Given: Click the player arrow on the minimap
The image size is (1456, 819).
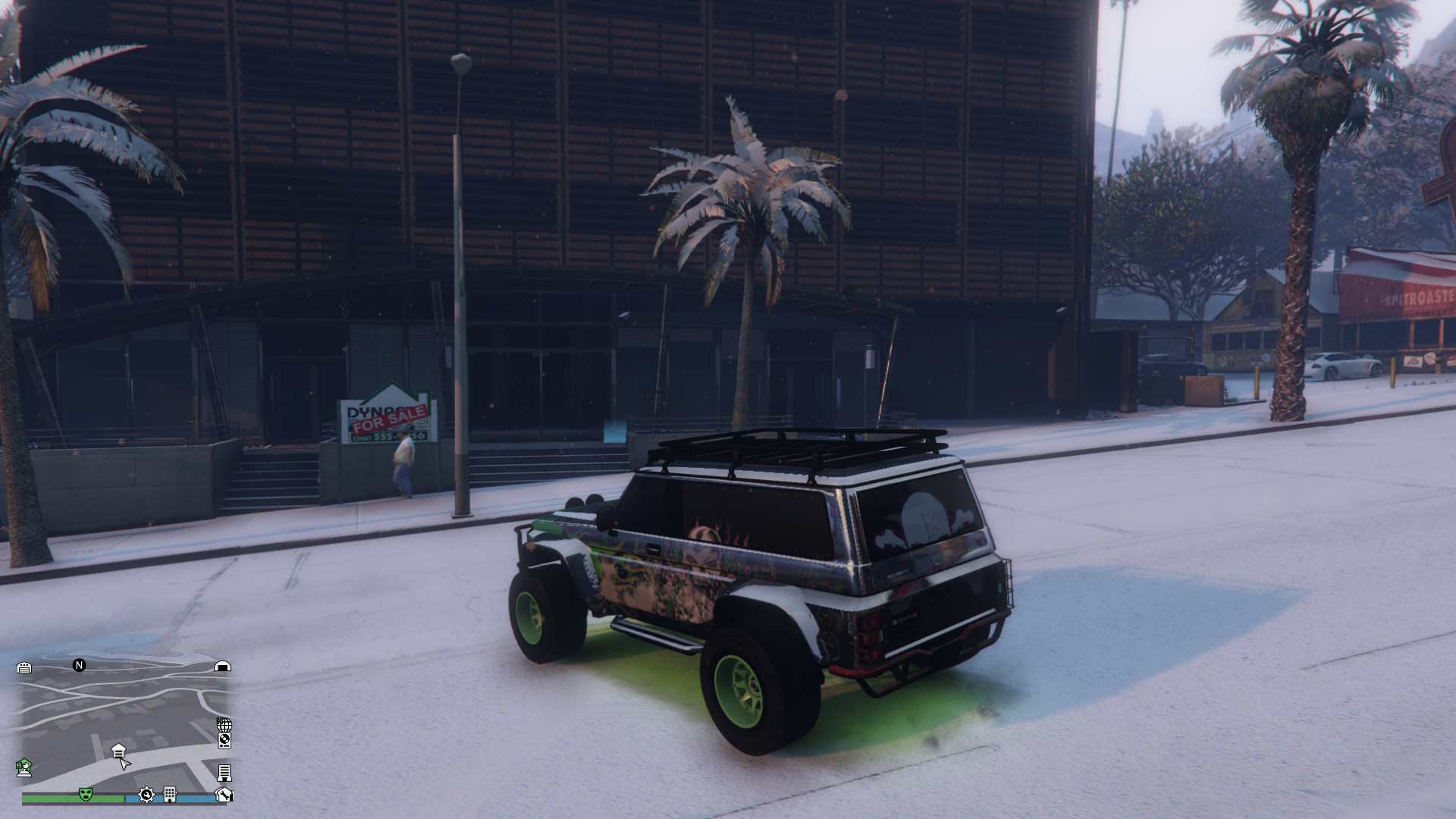Looking at the screenshot, I should click(x=125, y=763).
